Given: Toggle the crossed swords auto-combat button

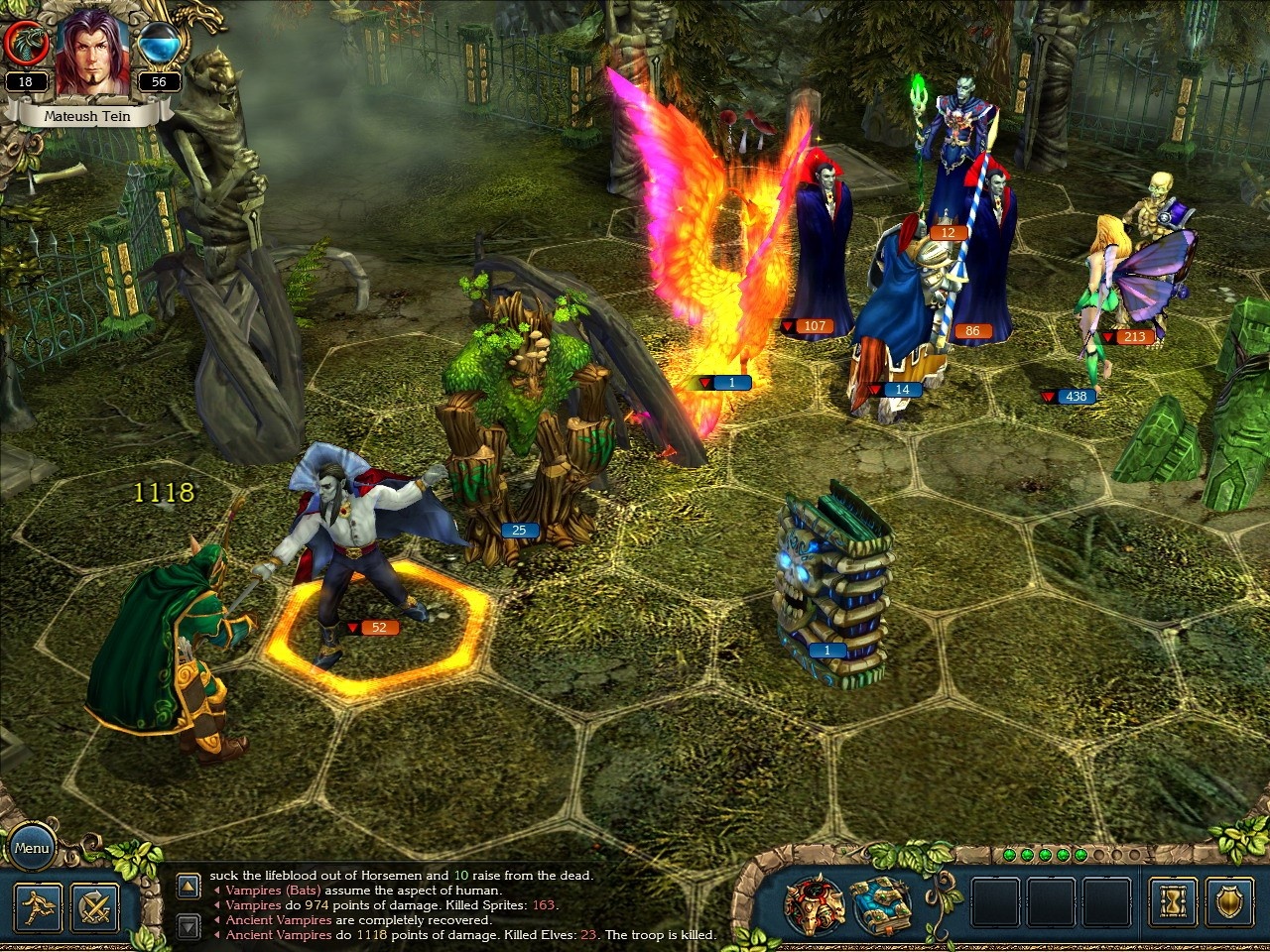Looking at the screenshot, I should coord(95,905).
